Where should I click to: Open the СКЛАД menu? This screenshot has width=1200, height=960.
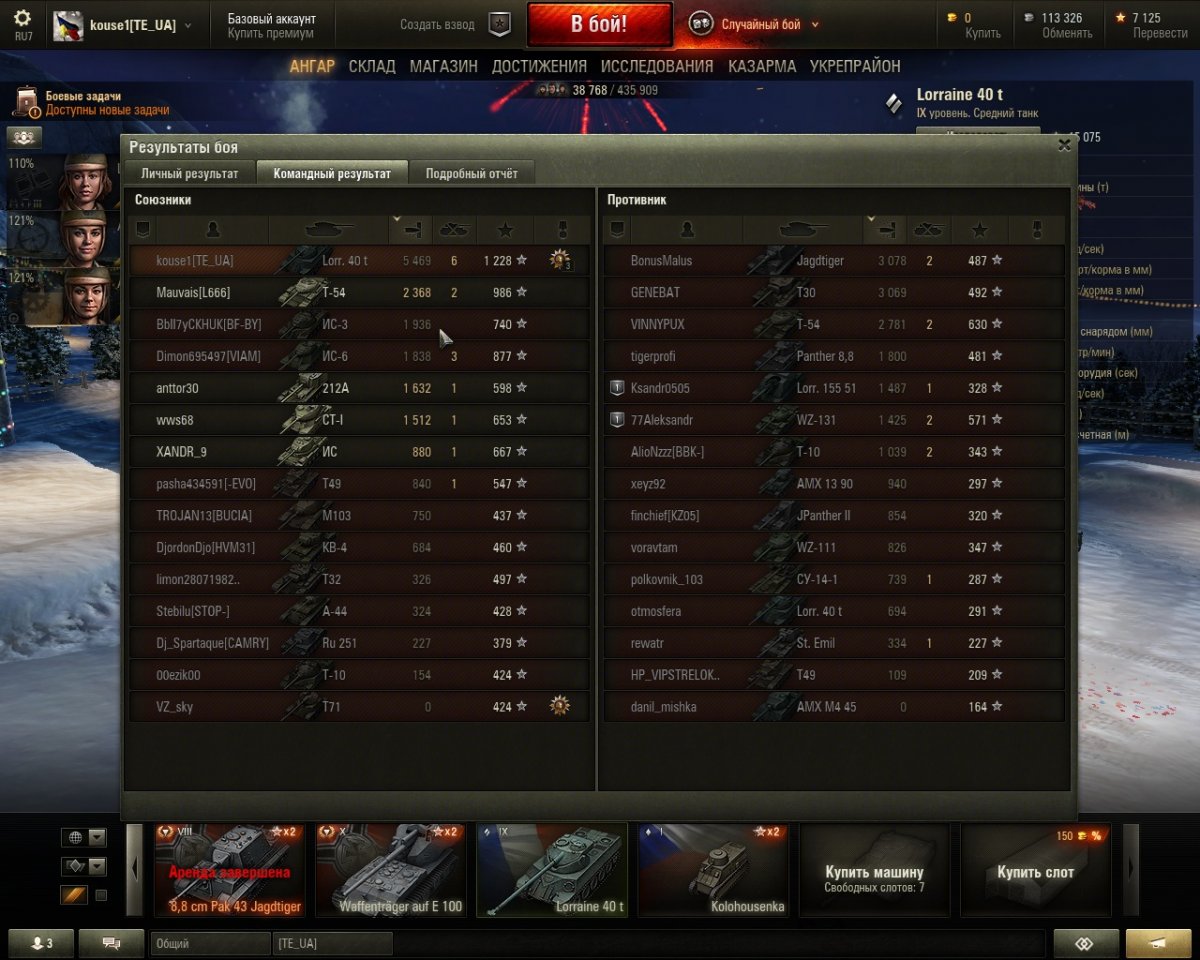372,66
